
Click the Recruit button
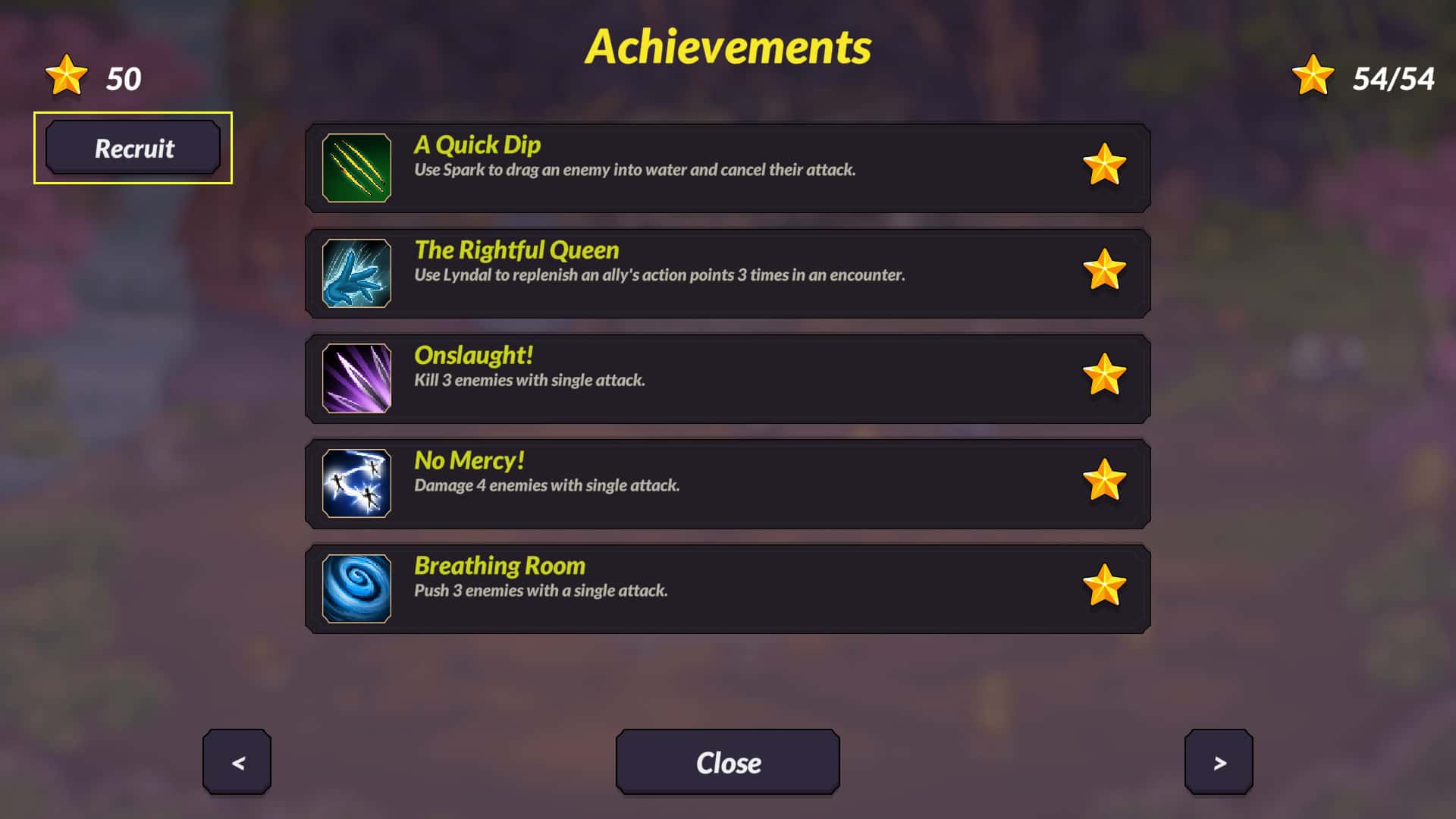(x=133, y=148)
